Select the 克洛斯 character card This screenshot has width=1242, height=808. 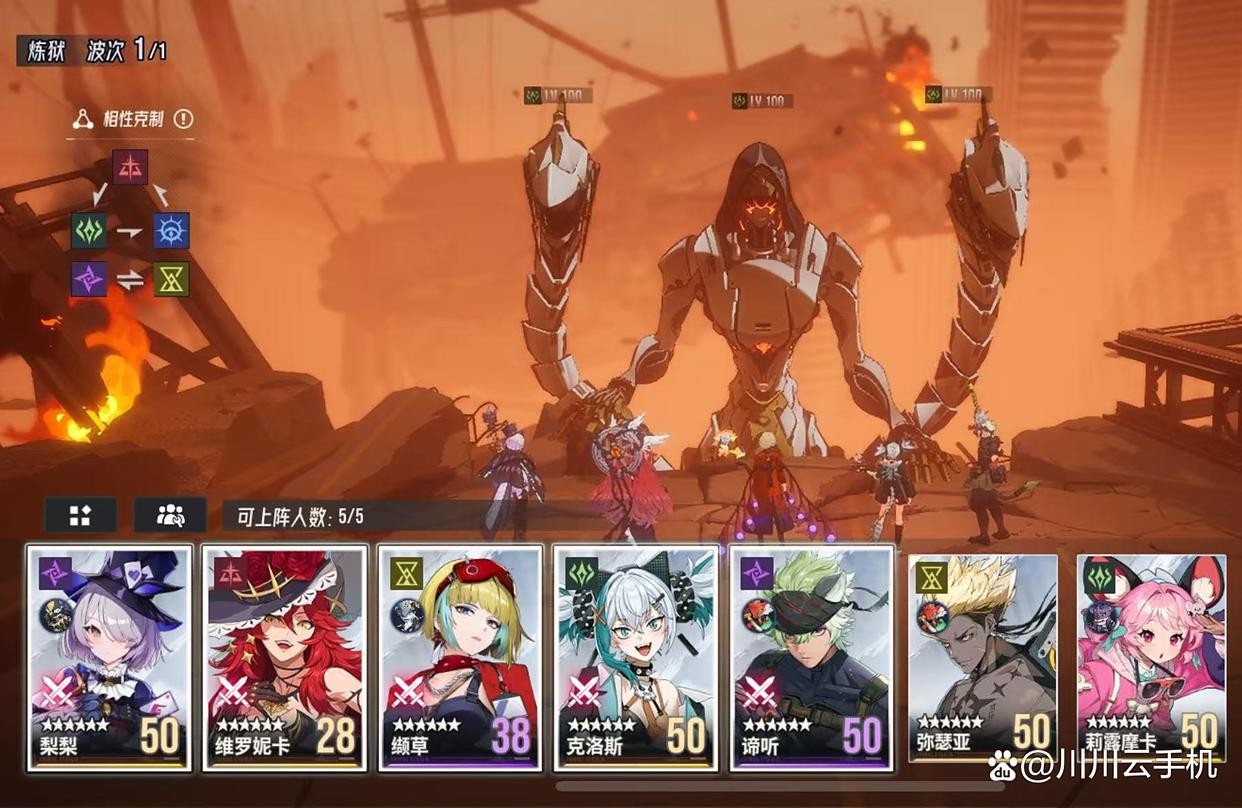pos(636,657)
